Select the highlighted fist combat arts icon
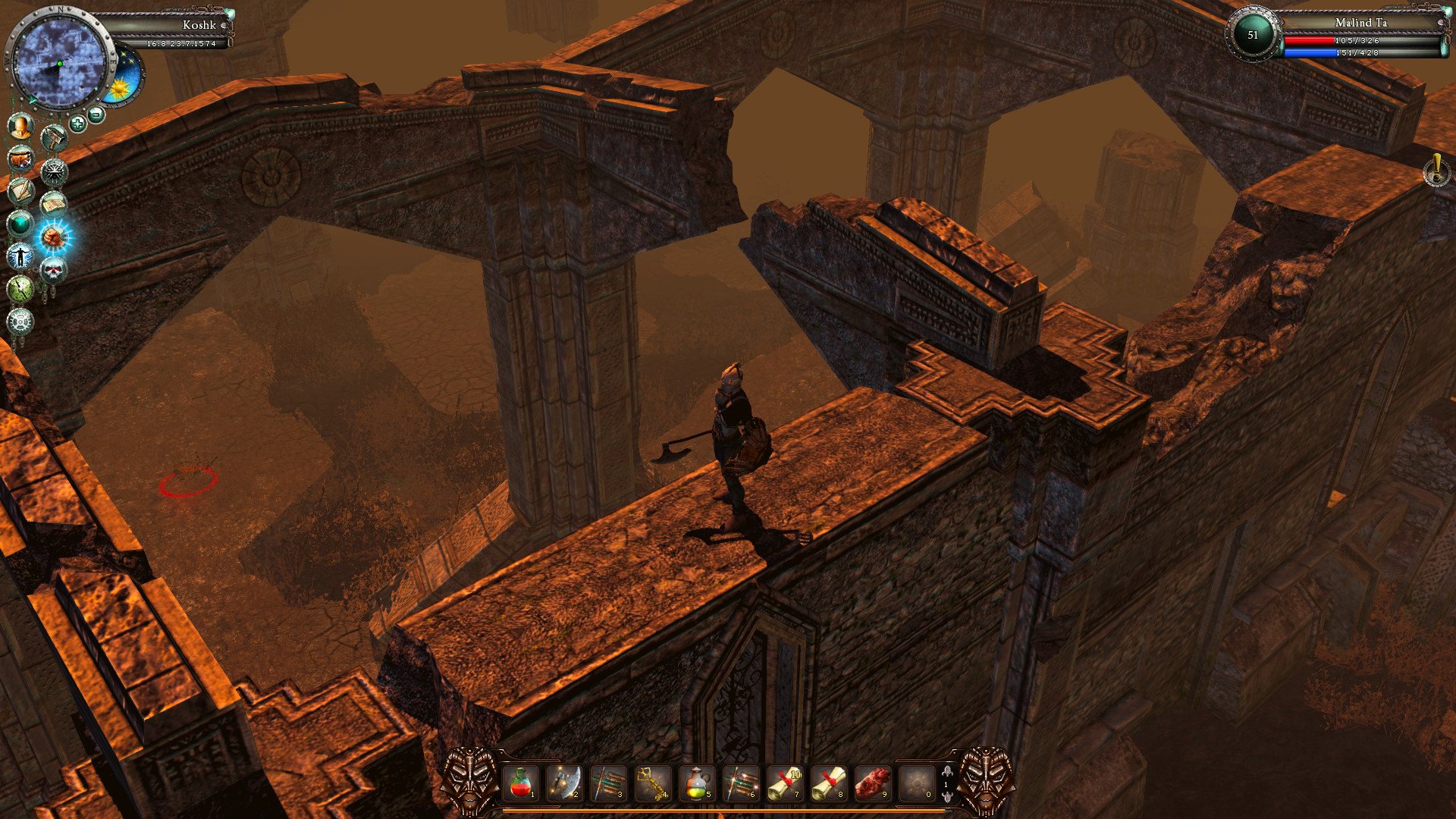Image resolution: width=1456 pixels, height=819 pixels. tap(52, 236)
